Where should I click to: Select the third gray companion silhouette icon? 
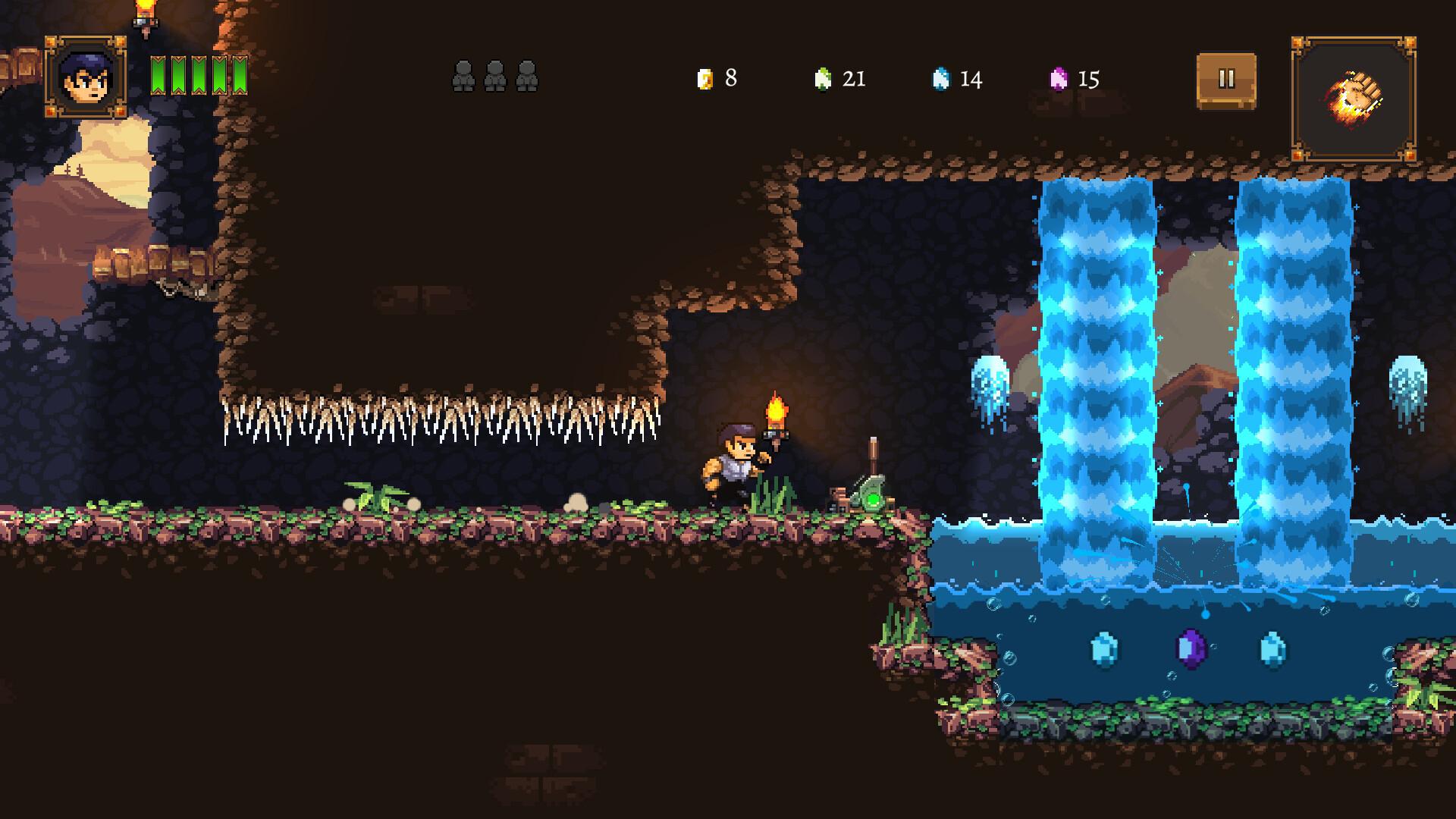526,77
